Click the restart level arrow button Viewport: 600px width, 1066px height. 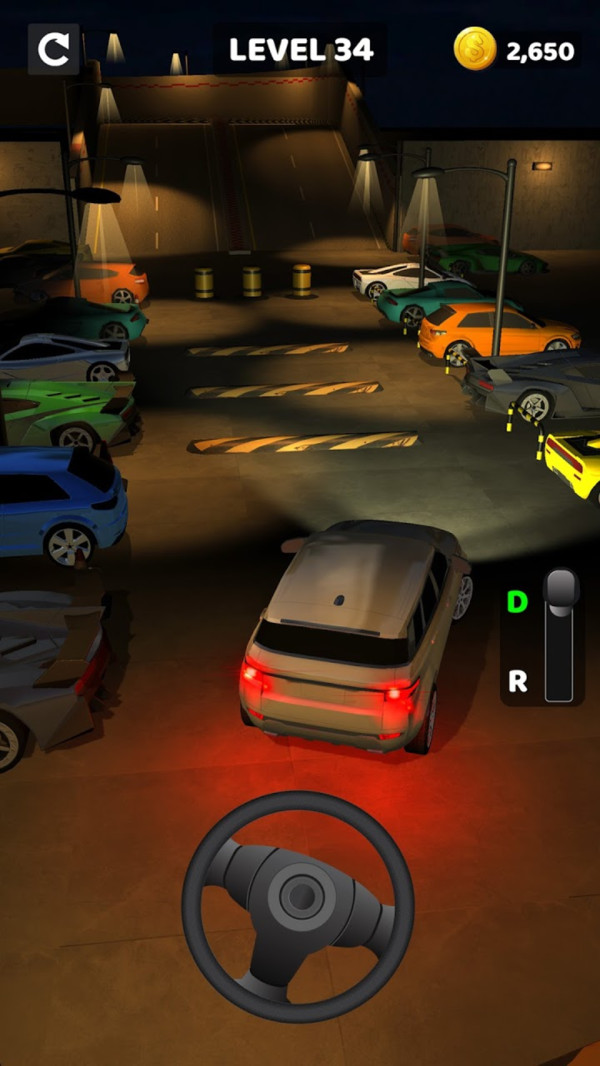coord(53,49)
